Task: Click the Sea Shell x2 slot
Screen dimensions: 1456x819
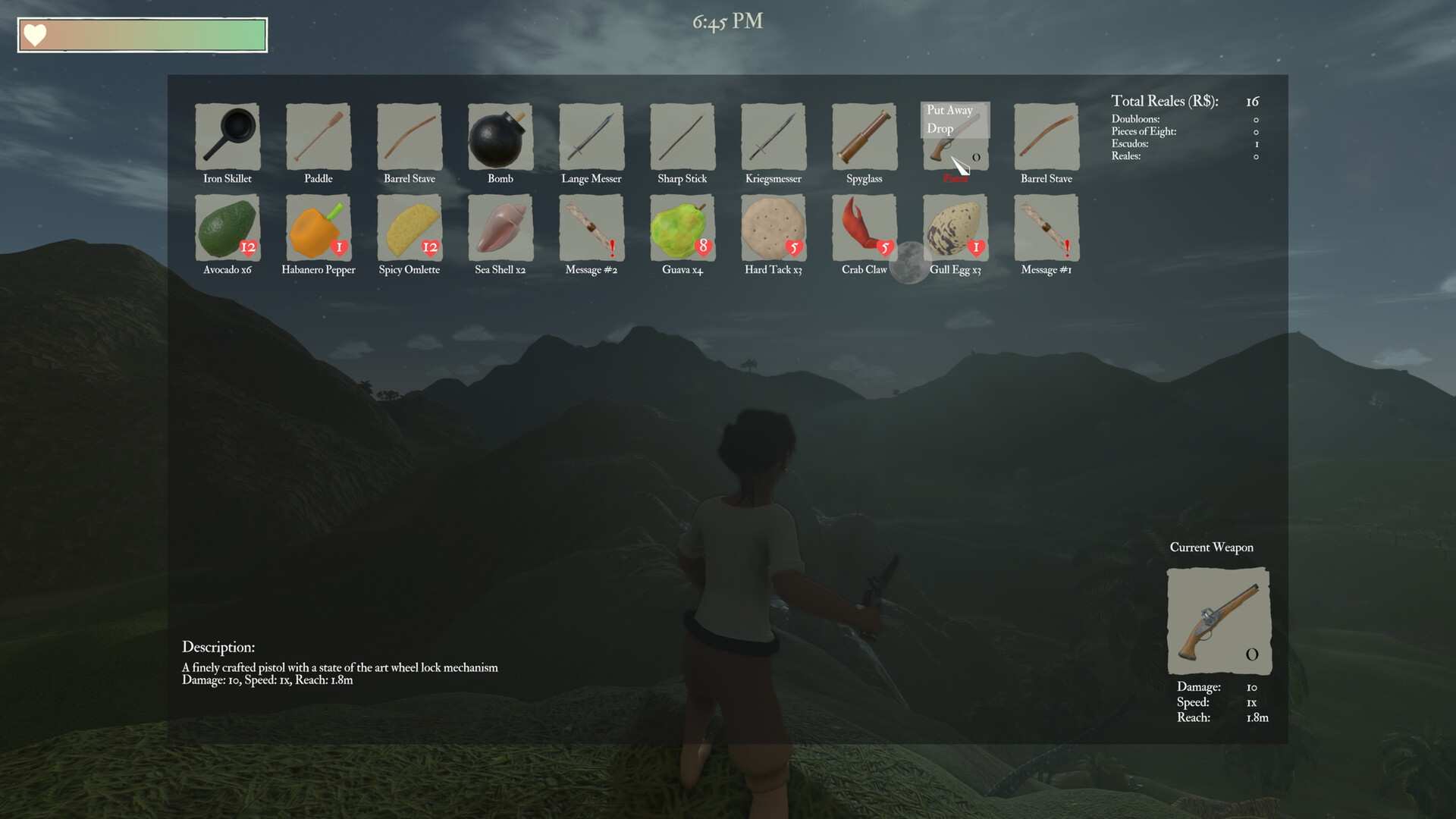Action: (500, 227)
